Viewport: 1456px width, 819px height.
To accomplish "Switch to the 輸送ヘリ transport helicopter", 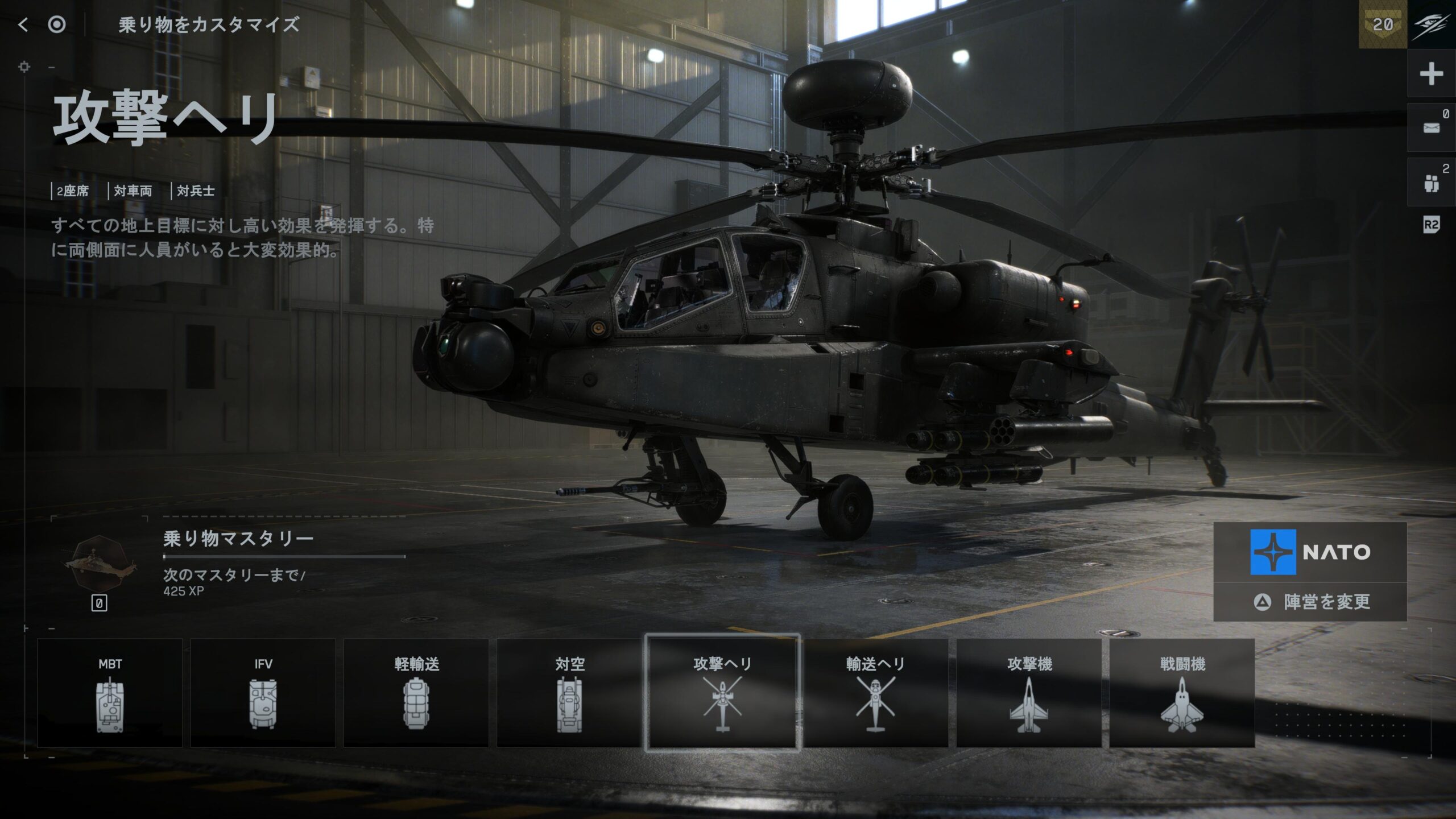I will point(875,693).
